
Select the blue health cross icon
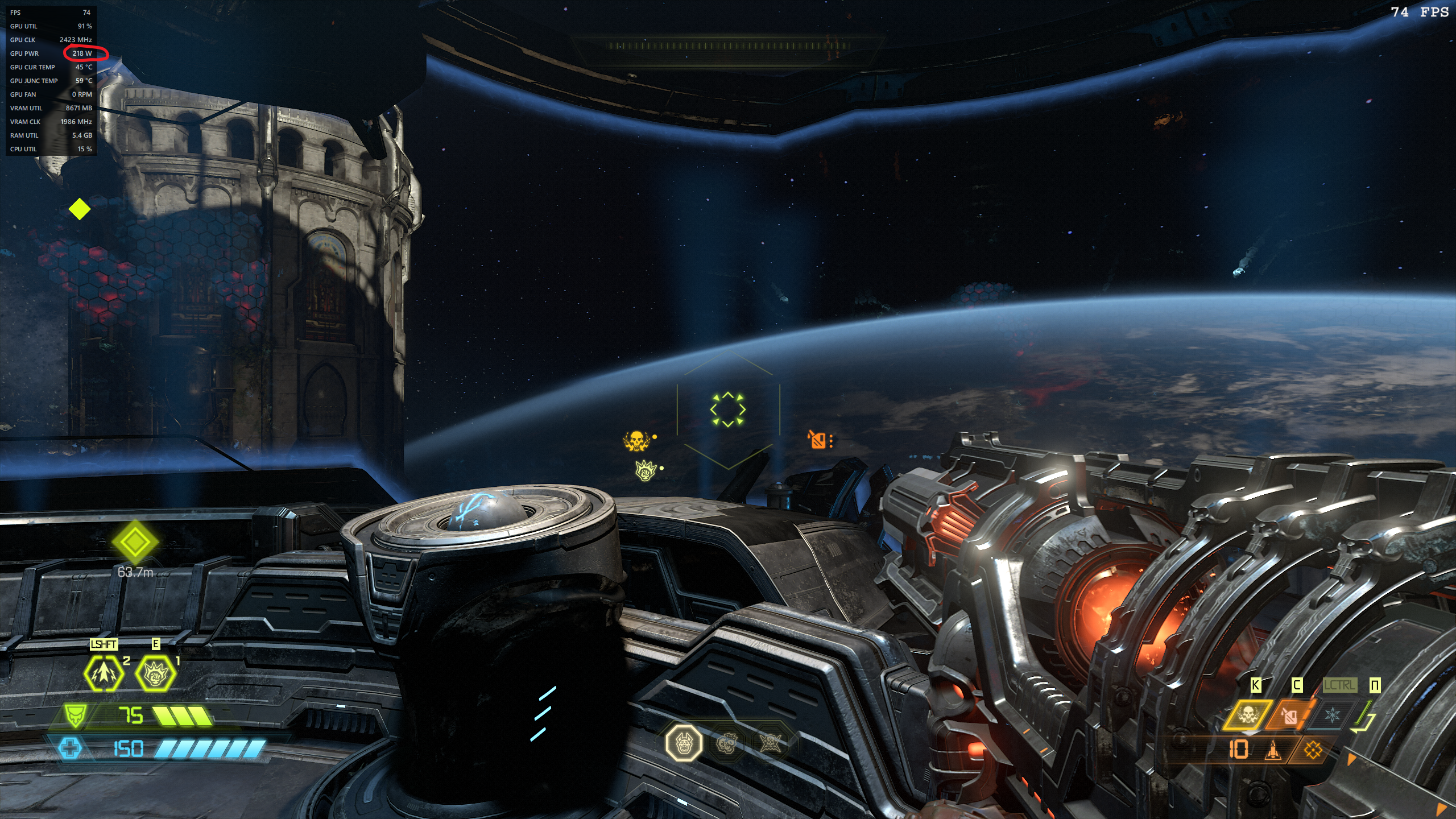(70, 748)
